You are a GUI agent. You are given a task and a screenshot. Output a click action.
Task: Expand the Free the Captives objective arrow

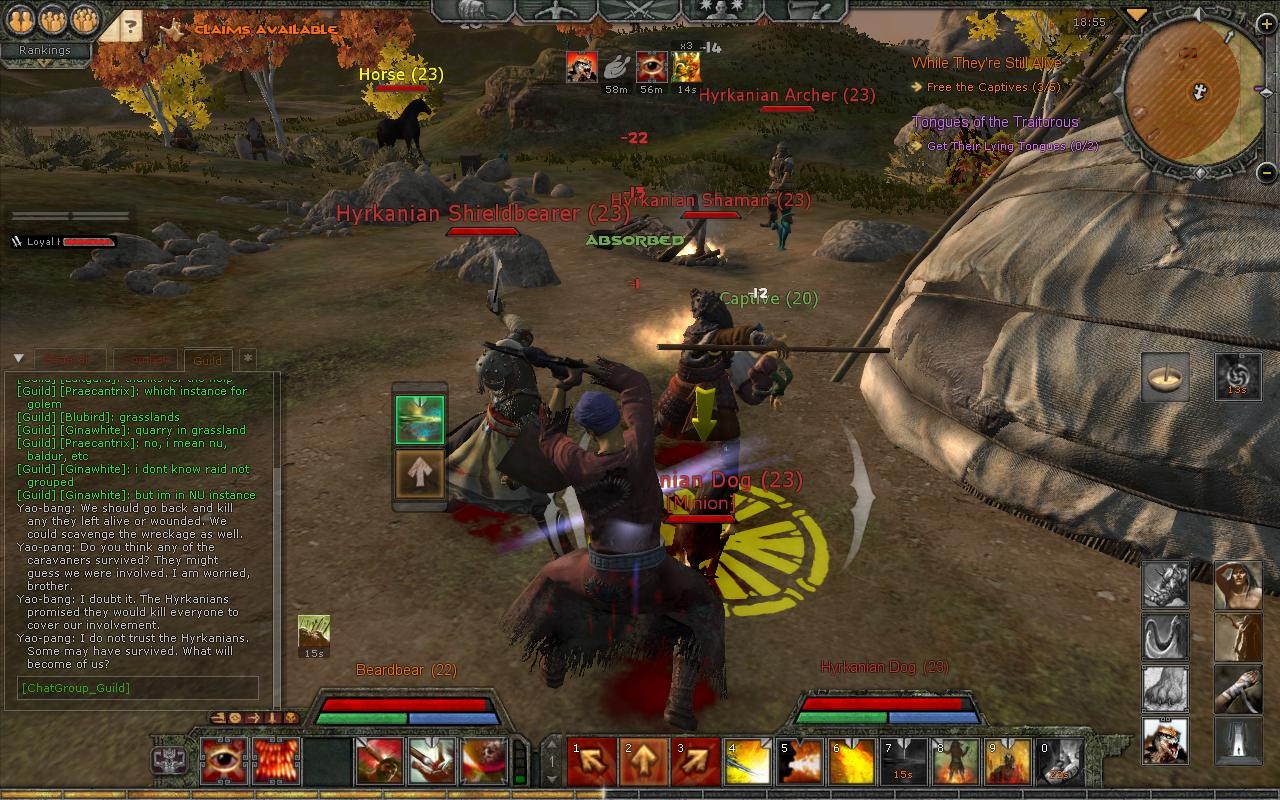[919, 87]
